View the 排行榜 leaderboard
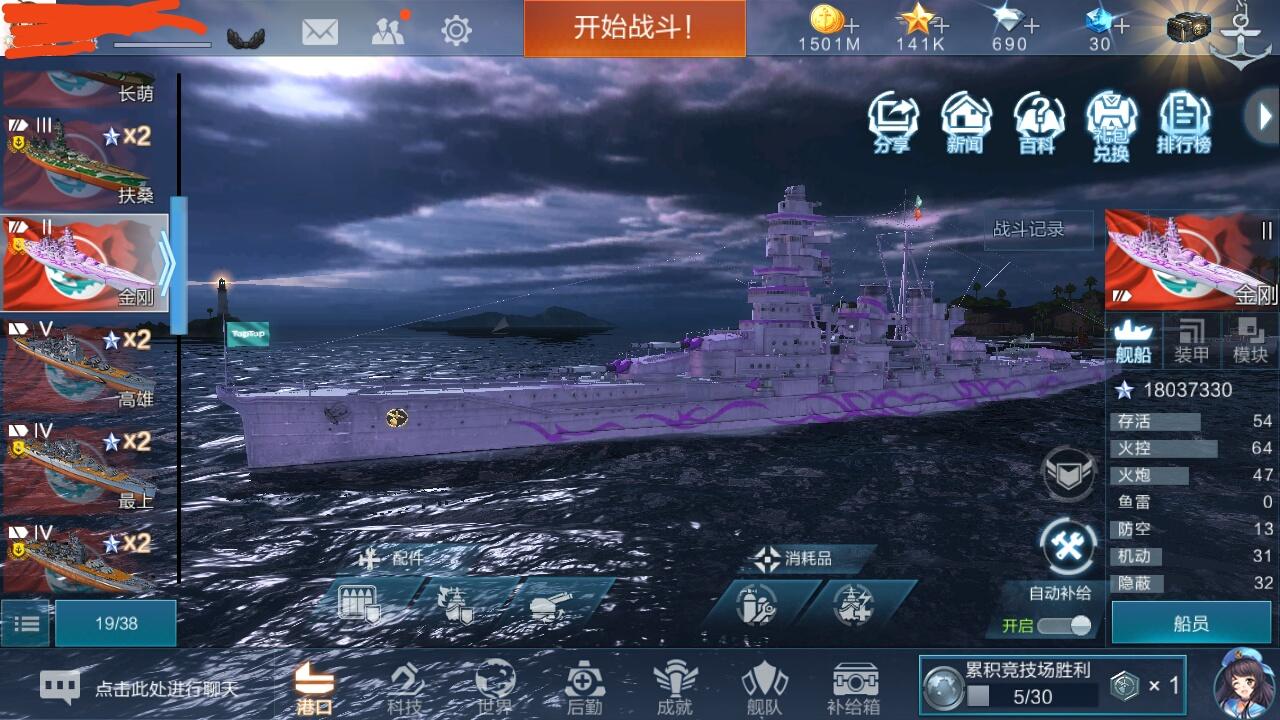 [x=1186, y=123]
